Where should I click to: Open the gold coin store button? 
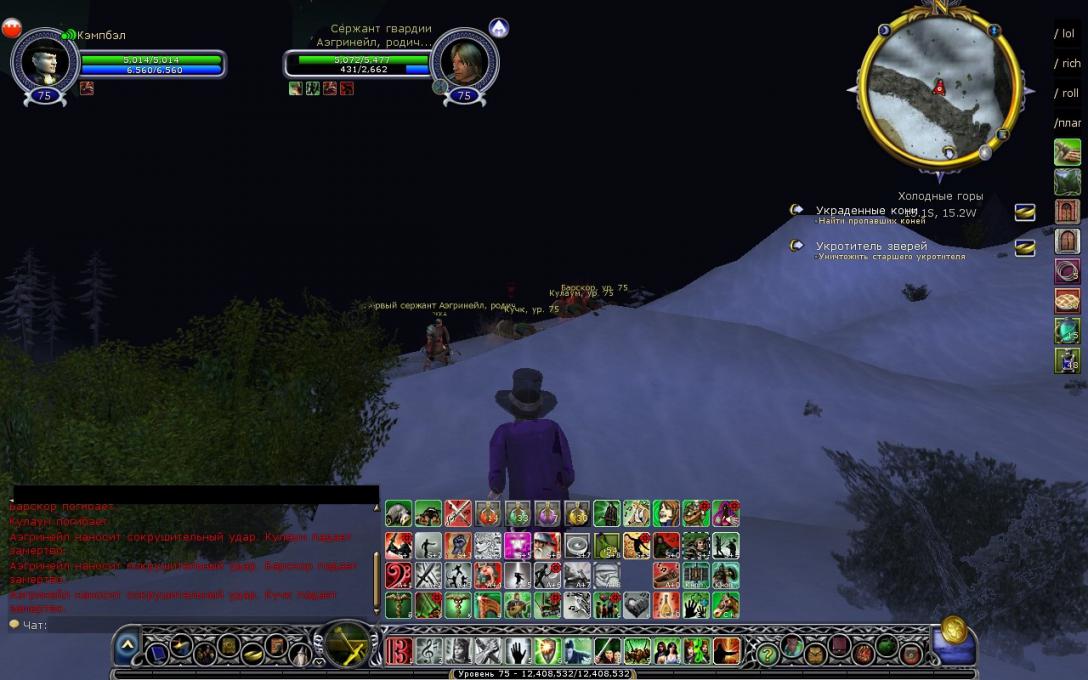[952, 632]
